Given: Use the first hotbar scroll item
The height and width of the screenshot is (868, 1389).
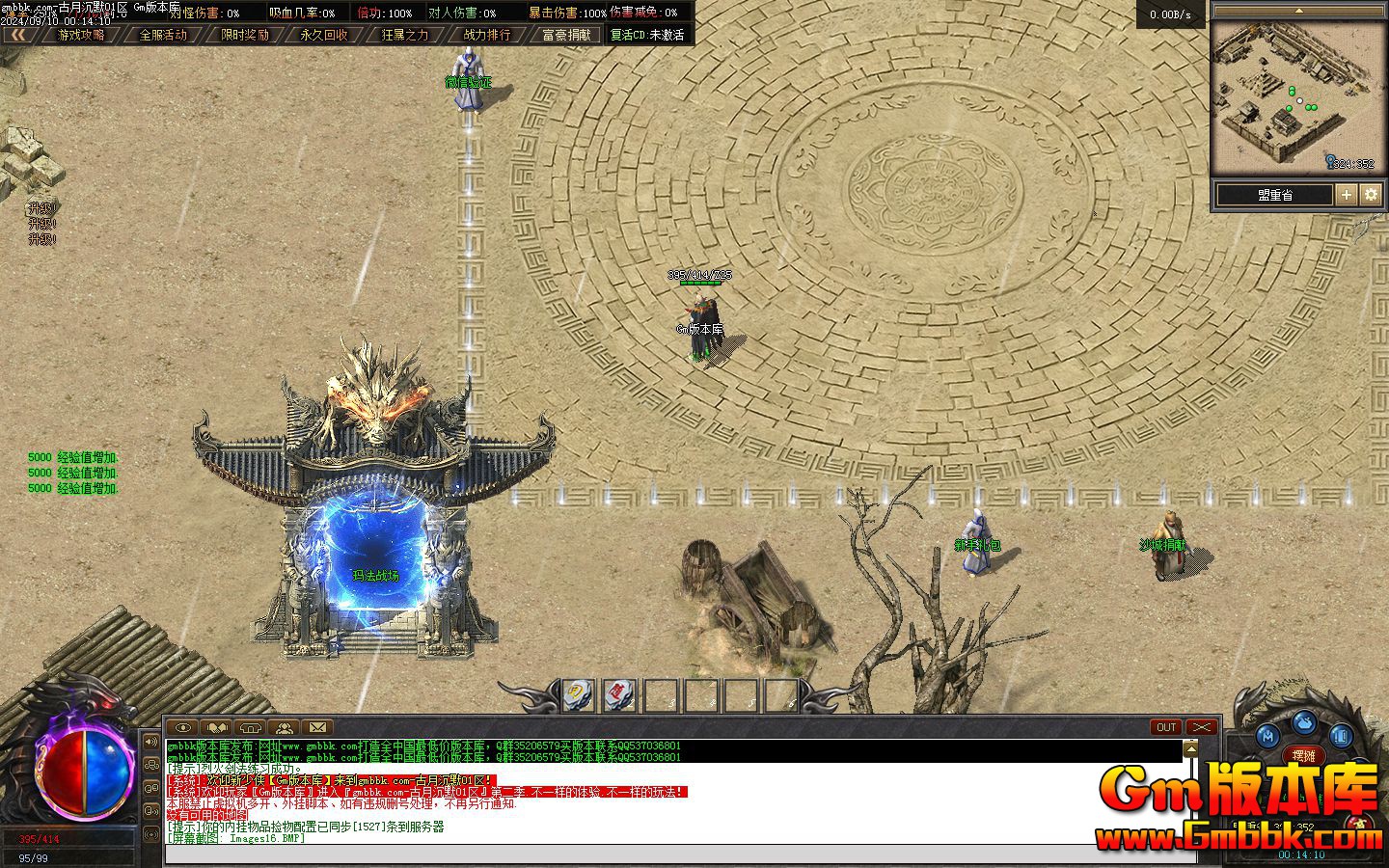Looking at the screenshot, I should coord(578,693).
